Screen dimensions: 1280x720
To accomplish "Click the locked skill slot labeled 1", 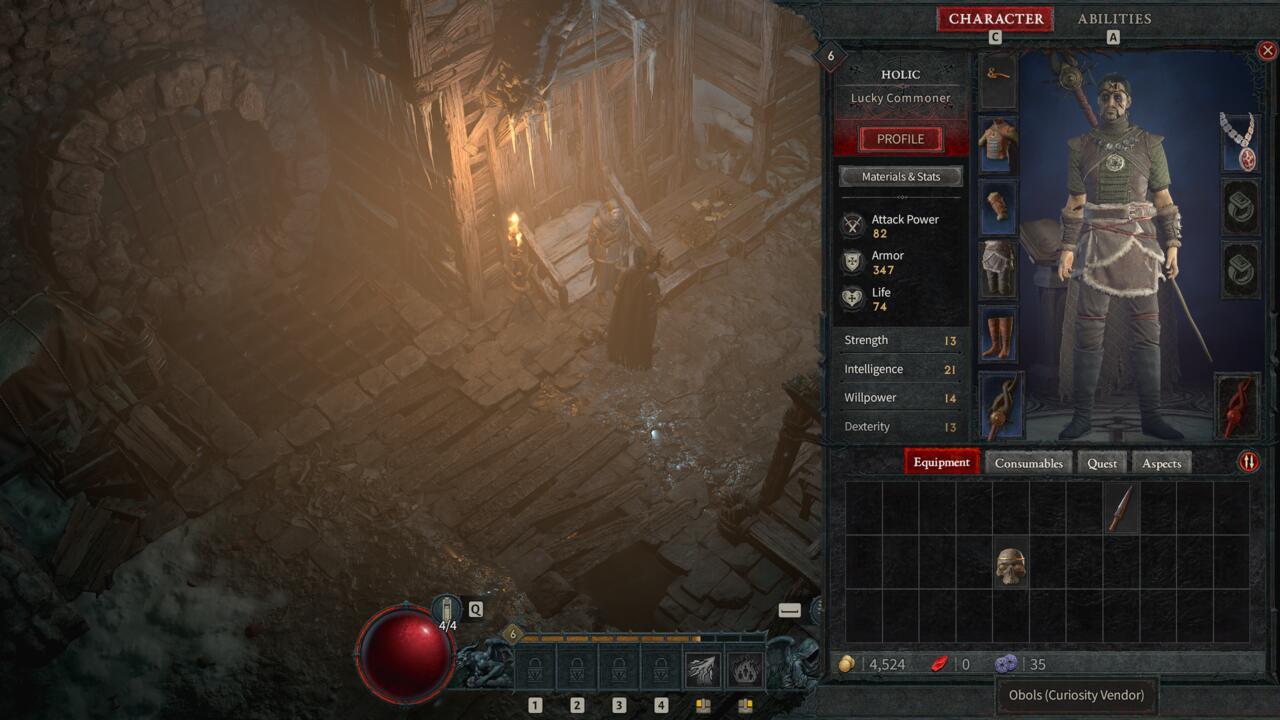I will pos(535,668).
